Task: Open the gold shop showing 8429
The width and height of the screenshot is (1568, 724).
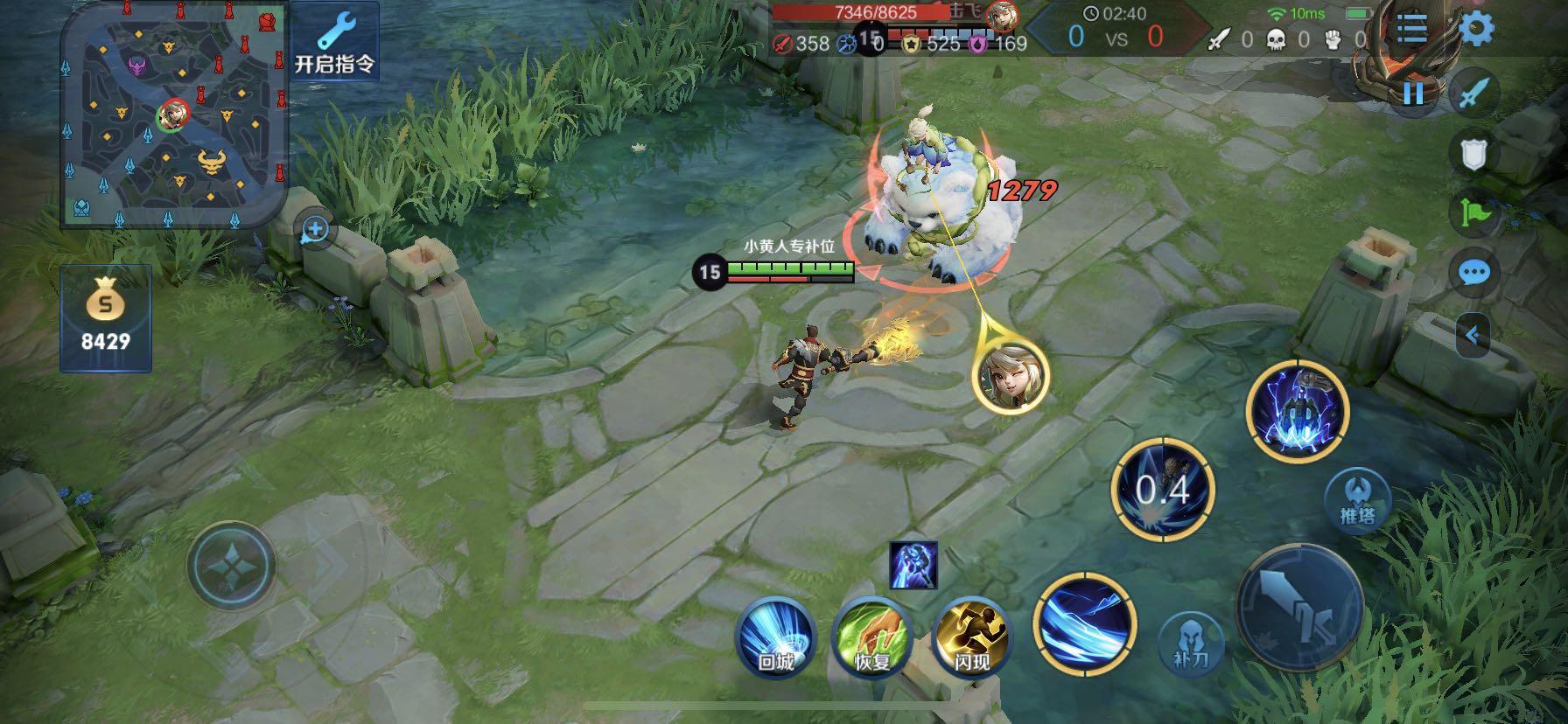Action: coord(105,318)
